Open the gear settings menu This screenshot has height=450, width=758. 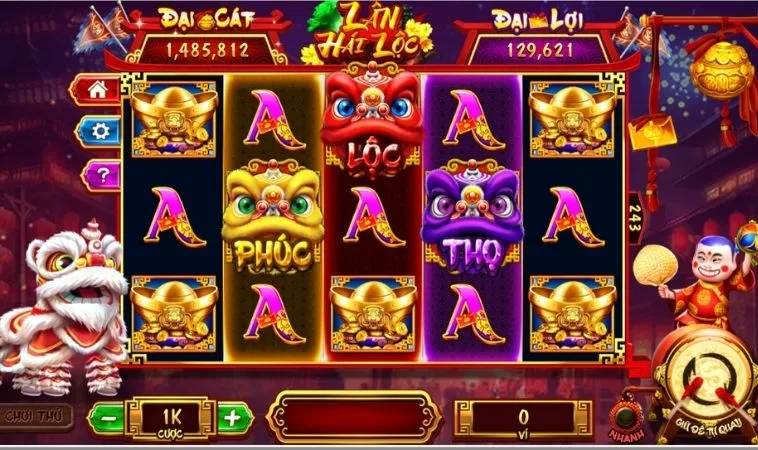click(x=99, y=131)
